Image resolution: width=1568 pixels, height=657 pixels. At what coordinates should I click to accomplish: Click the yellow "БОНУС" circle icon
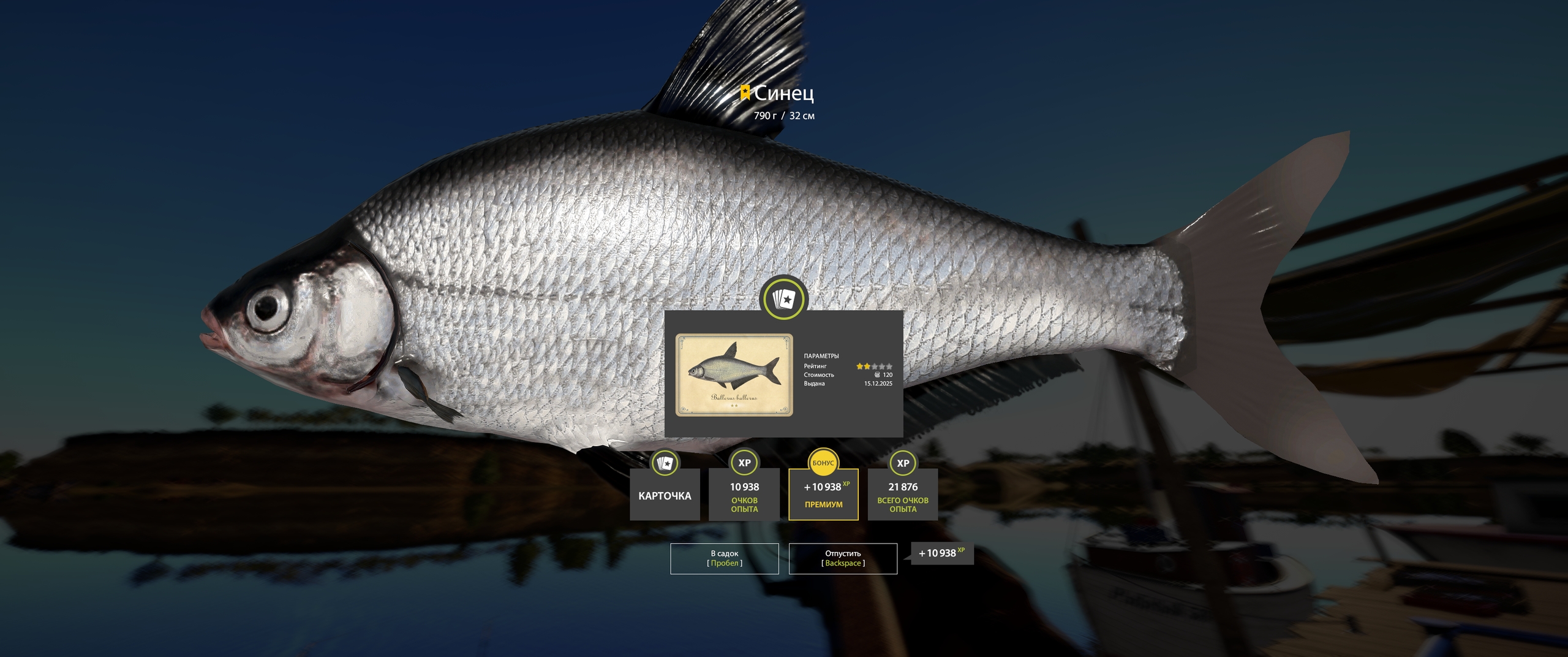click(x=823, y=464)
